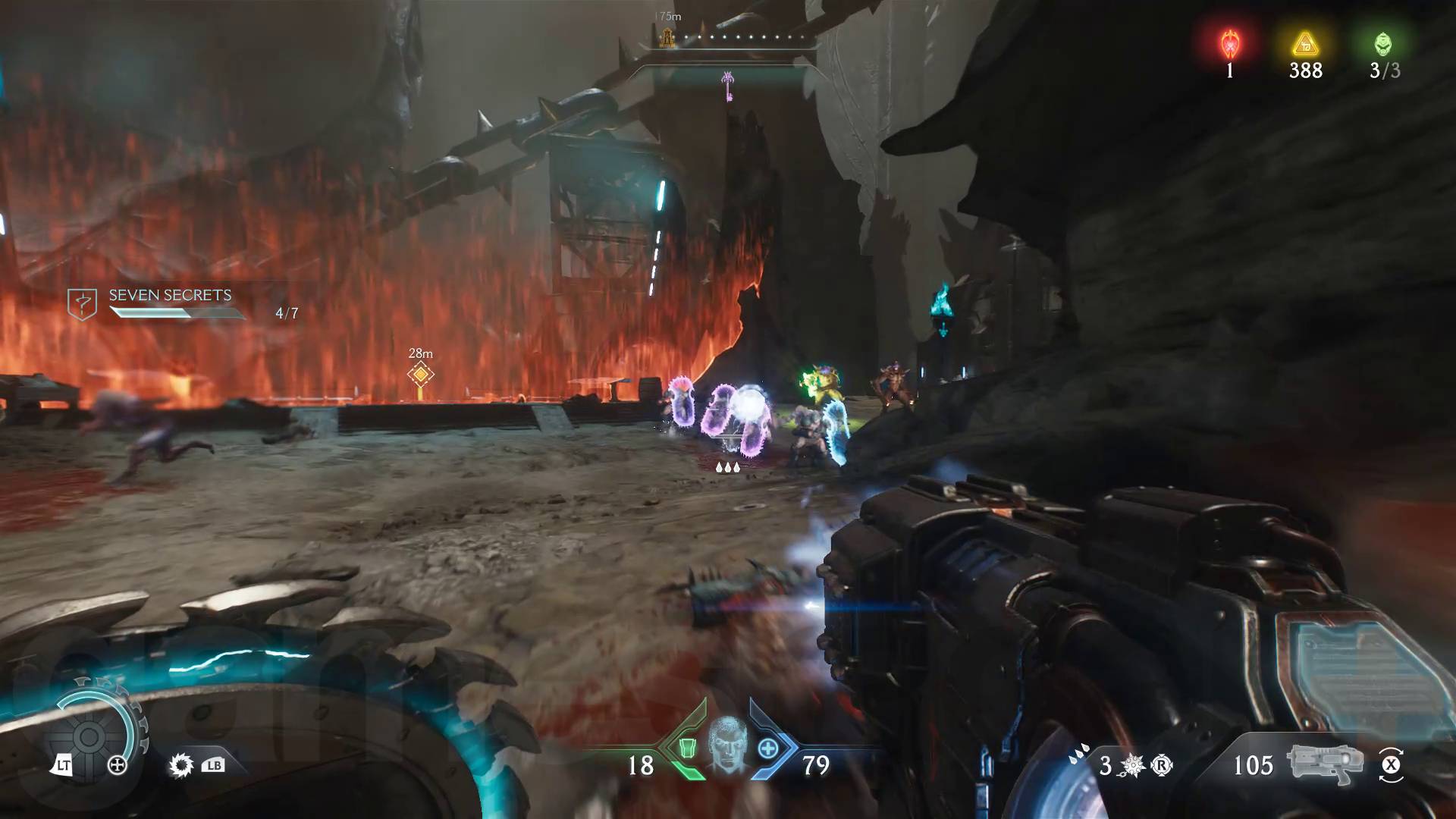1456x819 pixels.
Task: Select the purple key icon below the compass
Action: coord(728,86)
